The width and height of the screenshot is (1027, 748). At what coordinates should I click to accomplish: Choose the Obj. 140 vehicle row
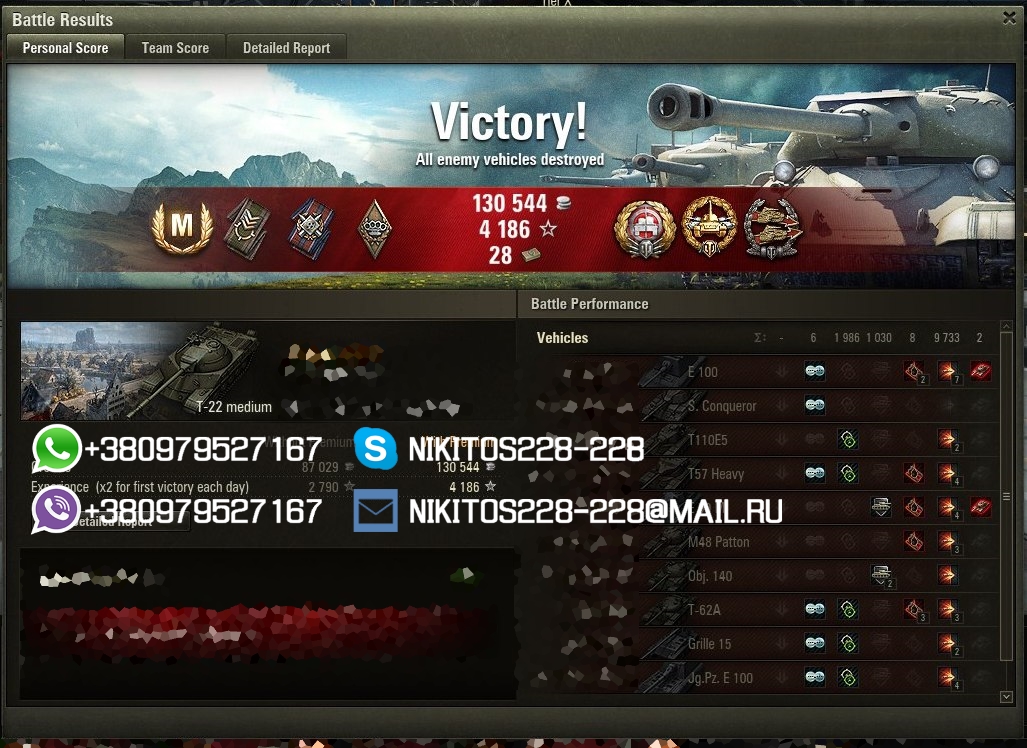coord(710,576)
